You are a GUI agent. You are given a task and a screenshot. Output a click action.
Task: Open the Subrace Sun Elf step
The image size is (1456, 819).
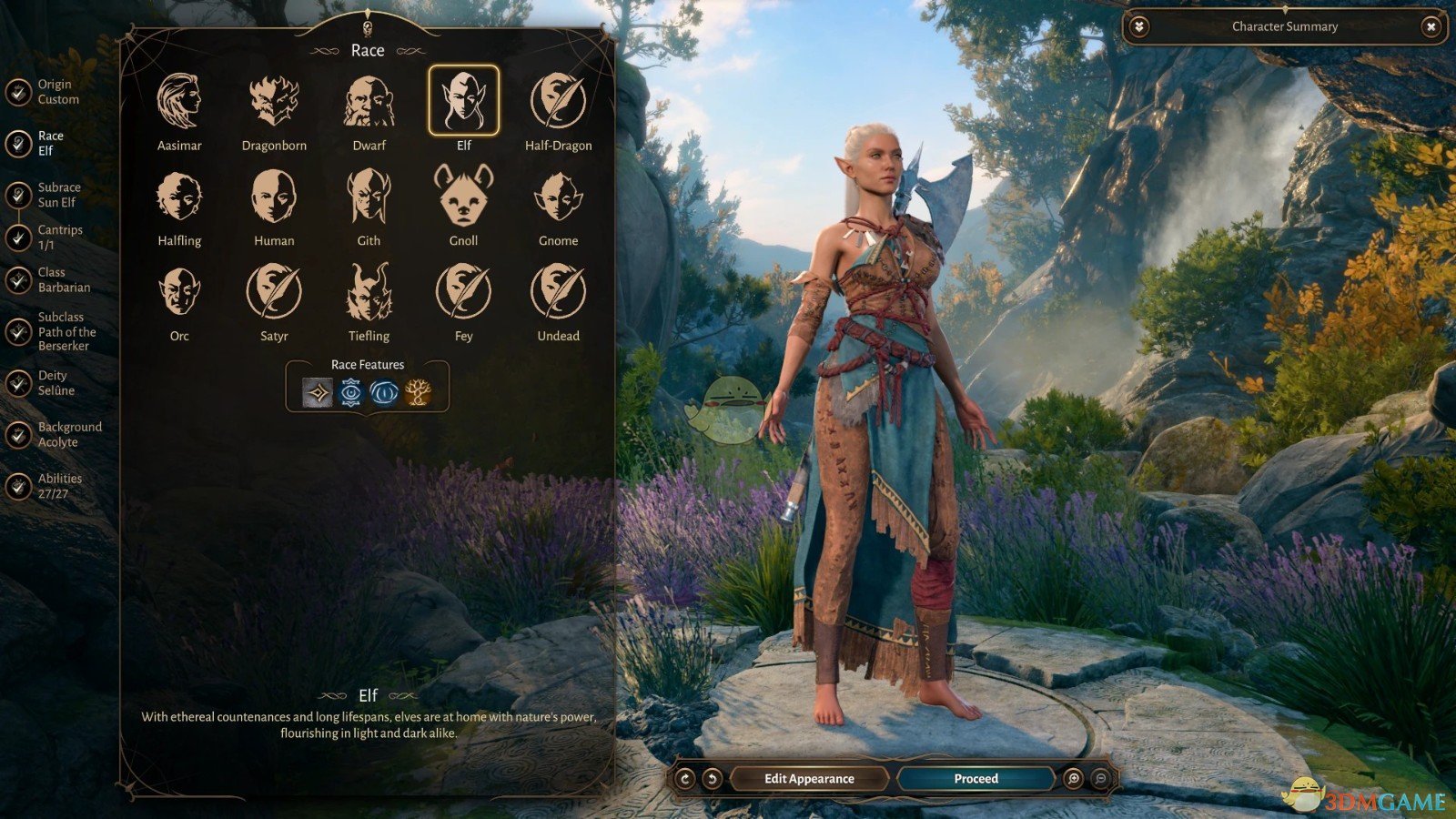(16, 193)
